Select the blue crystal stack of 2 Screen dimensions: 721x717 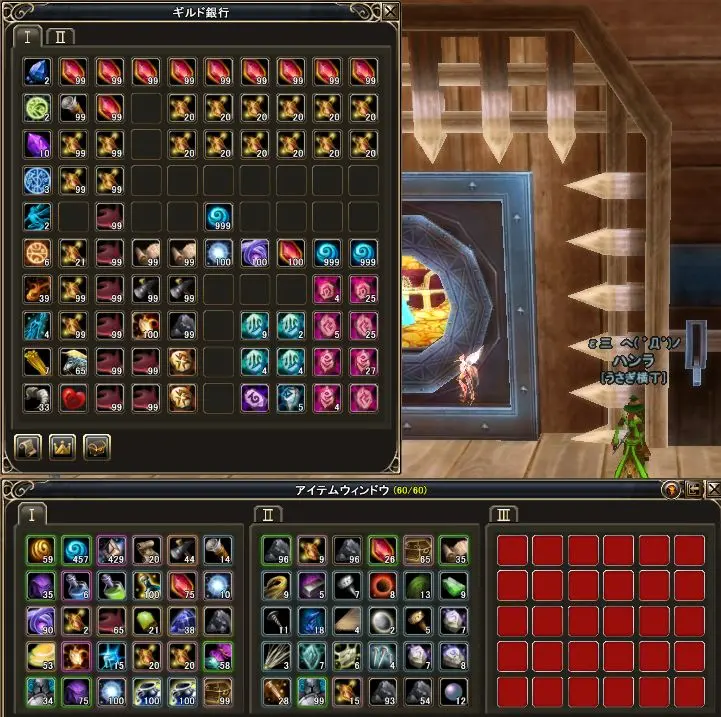pos(37,71)
